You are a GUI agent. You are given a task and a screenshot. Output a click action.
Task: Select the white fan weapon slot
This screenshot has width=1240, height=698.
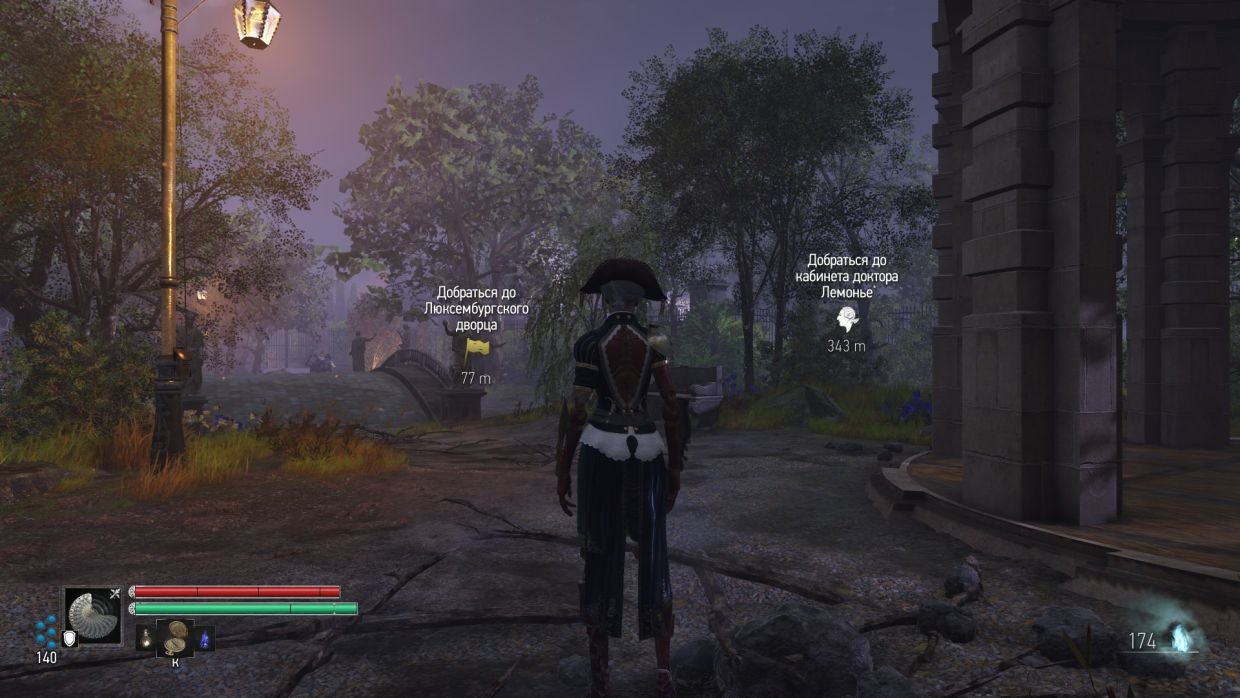pyautogui.click(x=93, y=615)
